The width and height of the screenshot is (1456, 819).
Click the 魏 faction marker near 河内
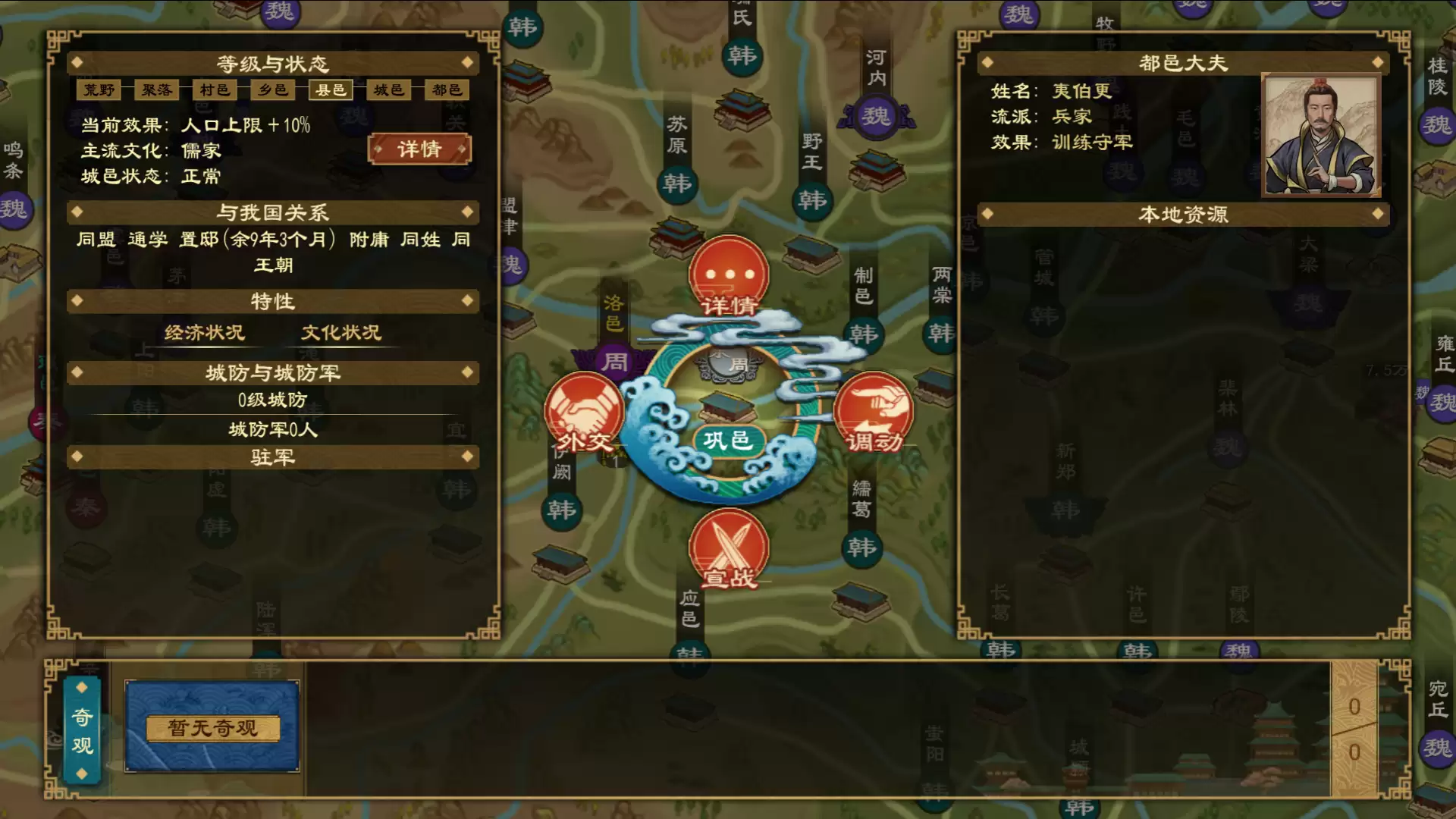pyautogui.click(x=876, y=115)
